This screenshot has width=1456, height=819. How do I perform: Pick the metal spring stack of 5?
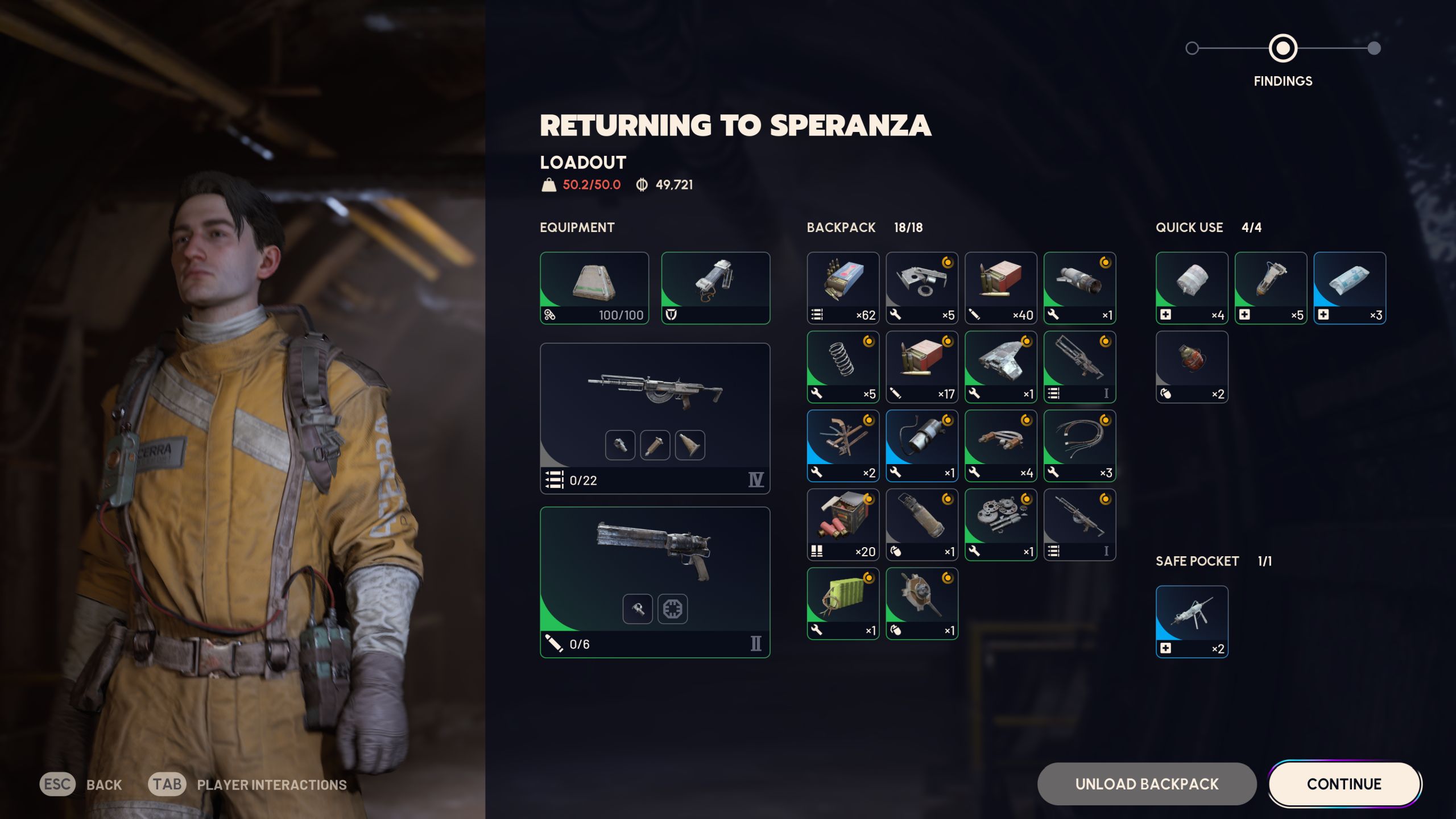pos(842,367)
